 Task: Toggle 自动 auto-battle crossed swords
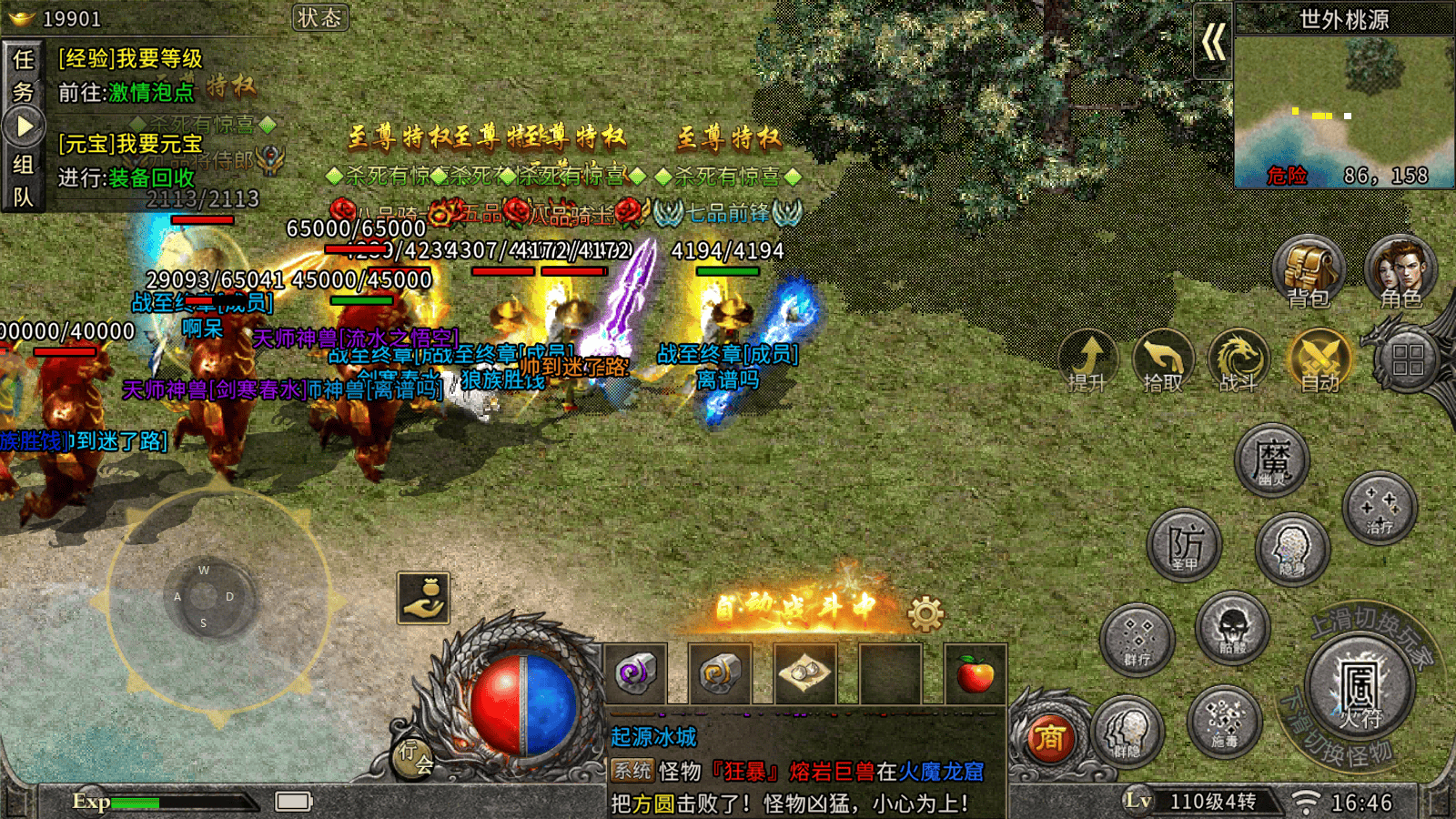click(x=1319, y=360)
